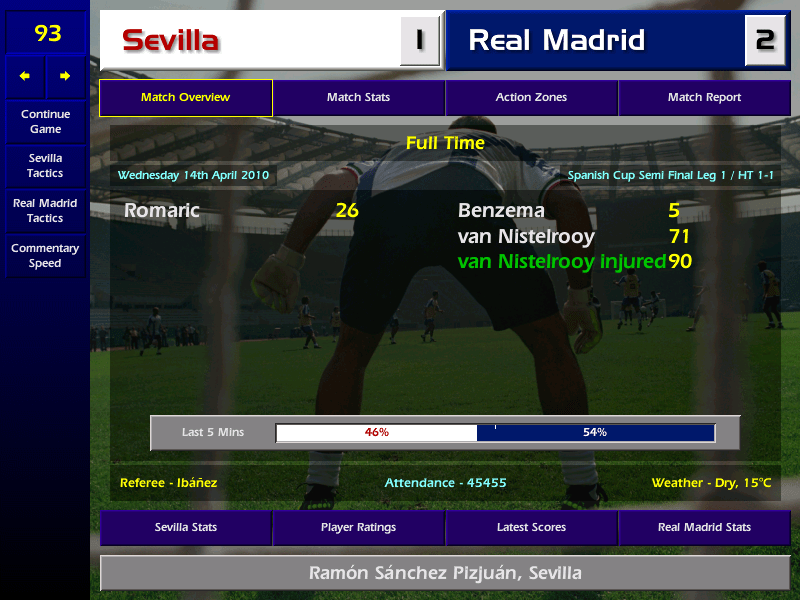The height and width of the screenshot is (600, 800).
Task: Open Sevilla Tactics
Action: click(x=45, y=165)
